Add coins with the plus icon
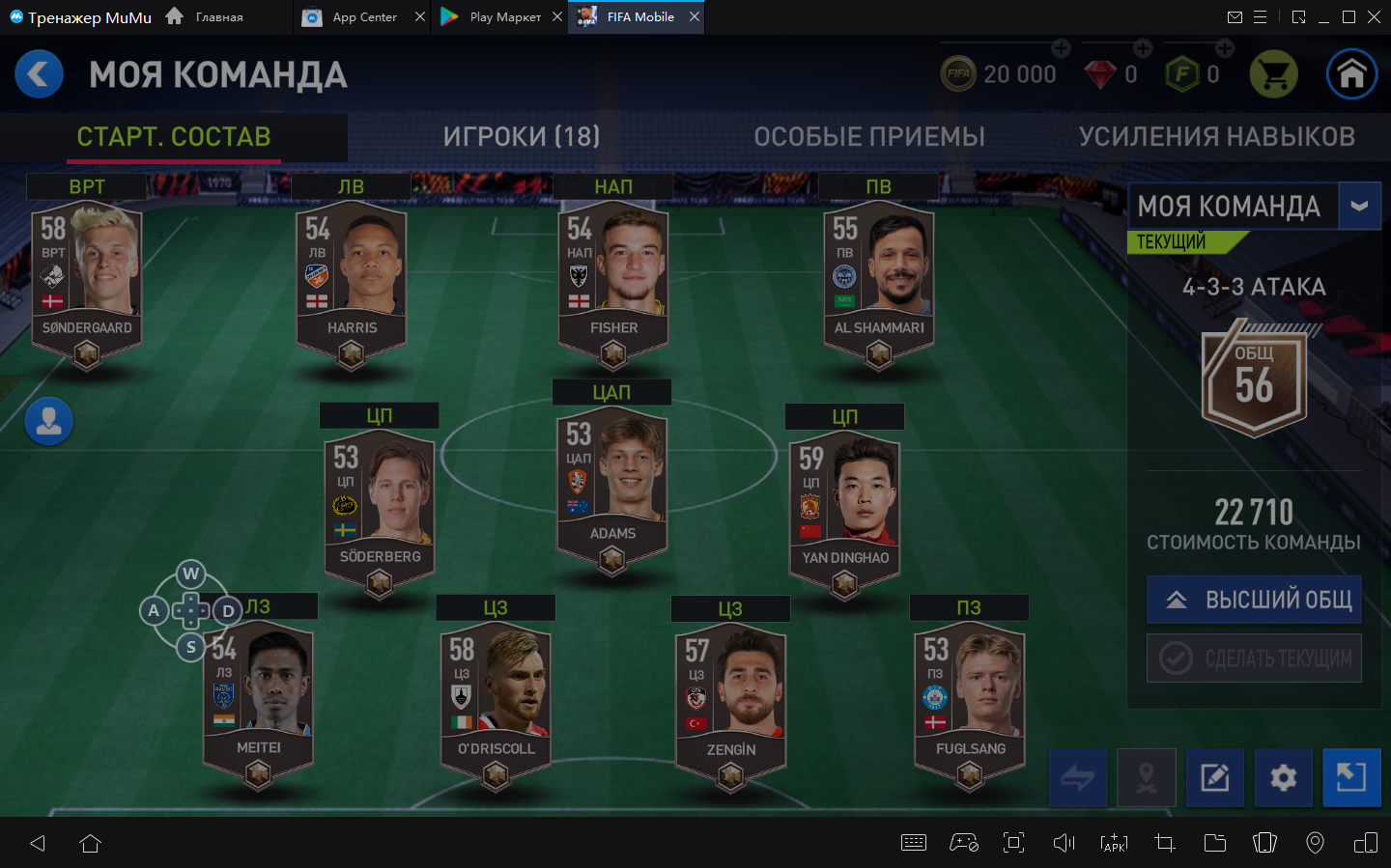Screen dimensions: 1391x868 tap(1061, 48)
